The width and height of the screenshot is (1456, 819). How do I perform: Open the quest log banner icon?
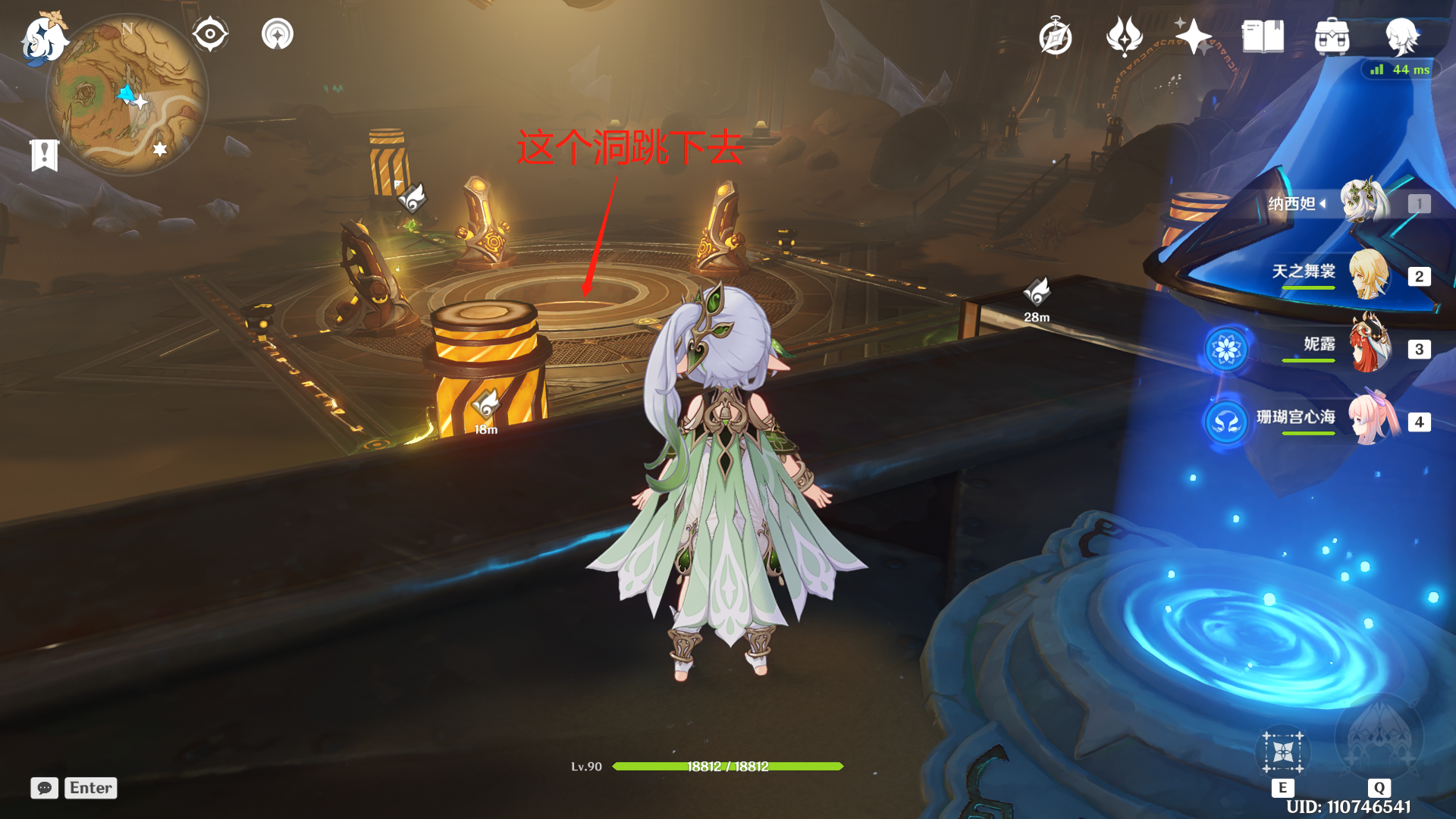click(45, 155)
